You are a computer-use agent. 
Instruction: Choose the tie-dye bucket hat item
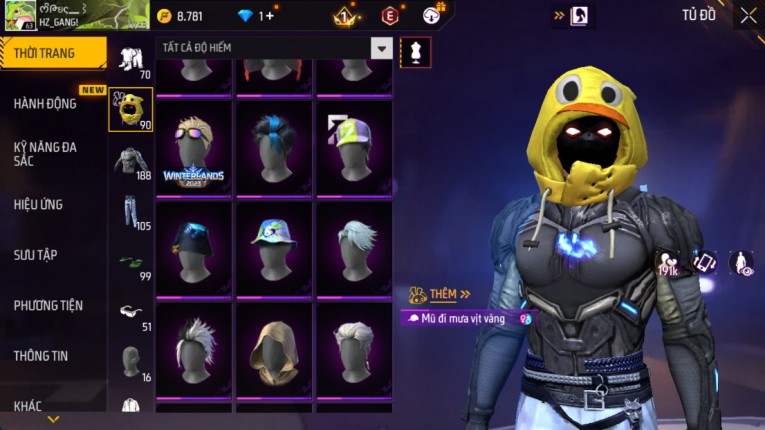click(x=273, y=248)
